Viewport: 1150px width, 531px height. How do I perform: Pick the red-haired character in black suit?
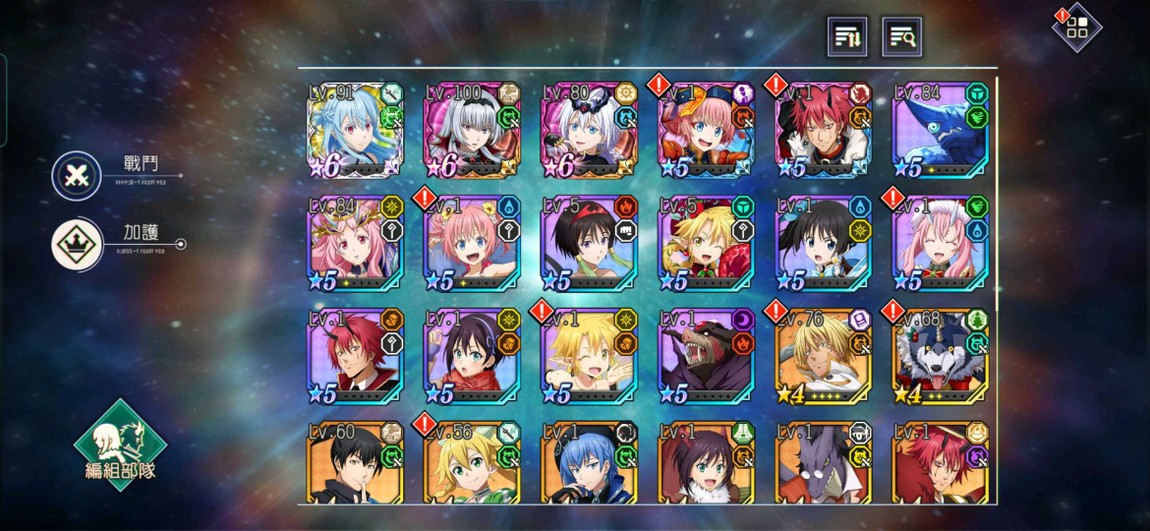[x=354, y=357]
